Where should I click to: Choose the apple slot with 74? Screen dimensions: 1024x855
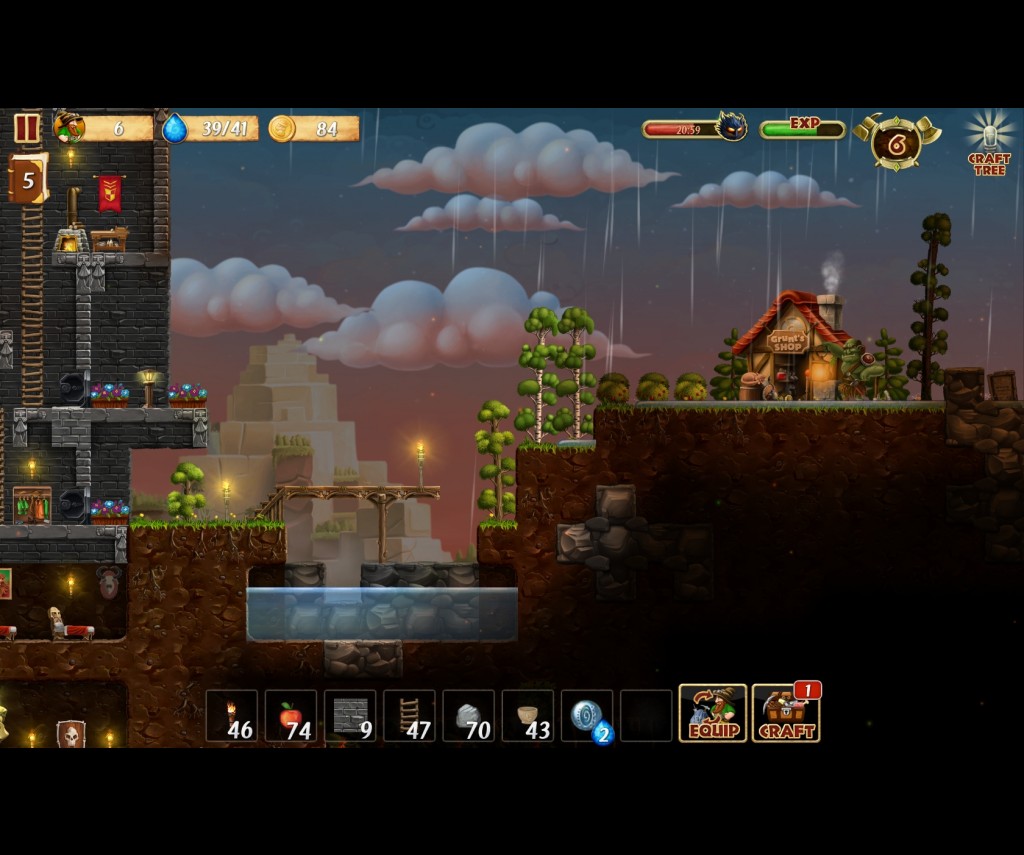point(291,716)
